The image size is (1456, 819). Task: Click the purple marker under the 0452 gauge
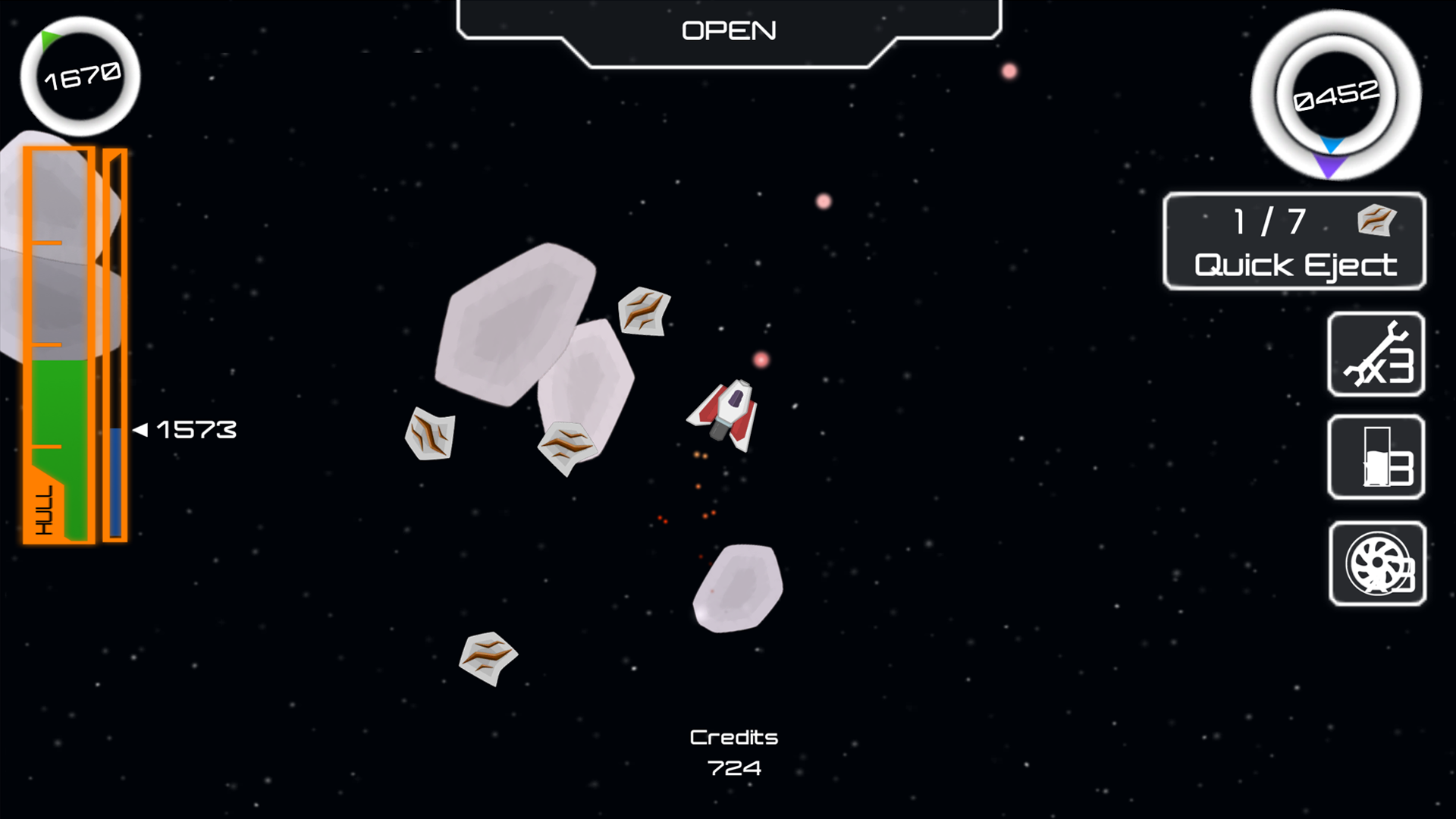click(1329, 162)
